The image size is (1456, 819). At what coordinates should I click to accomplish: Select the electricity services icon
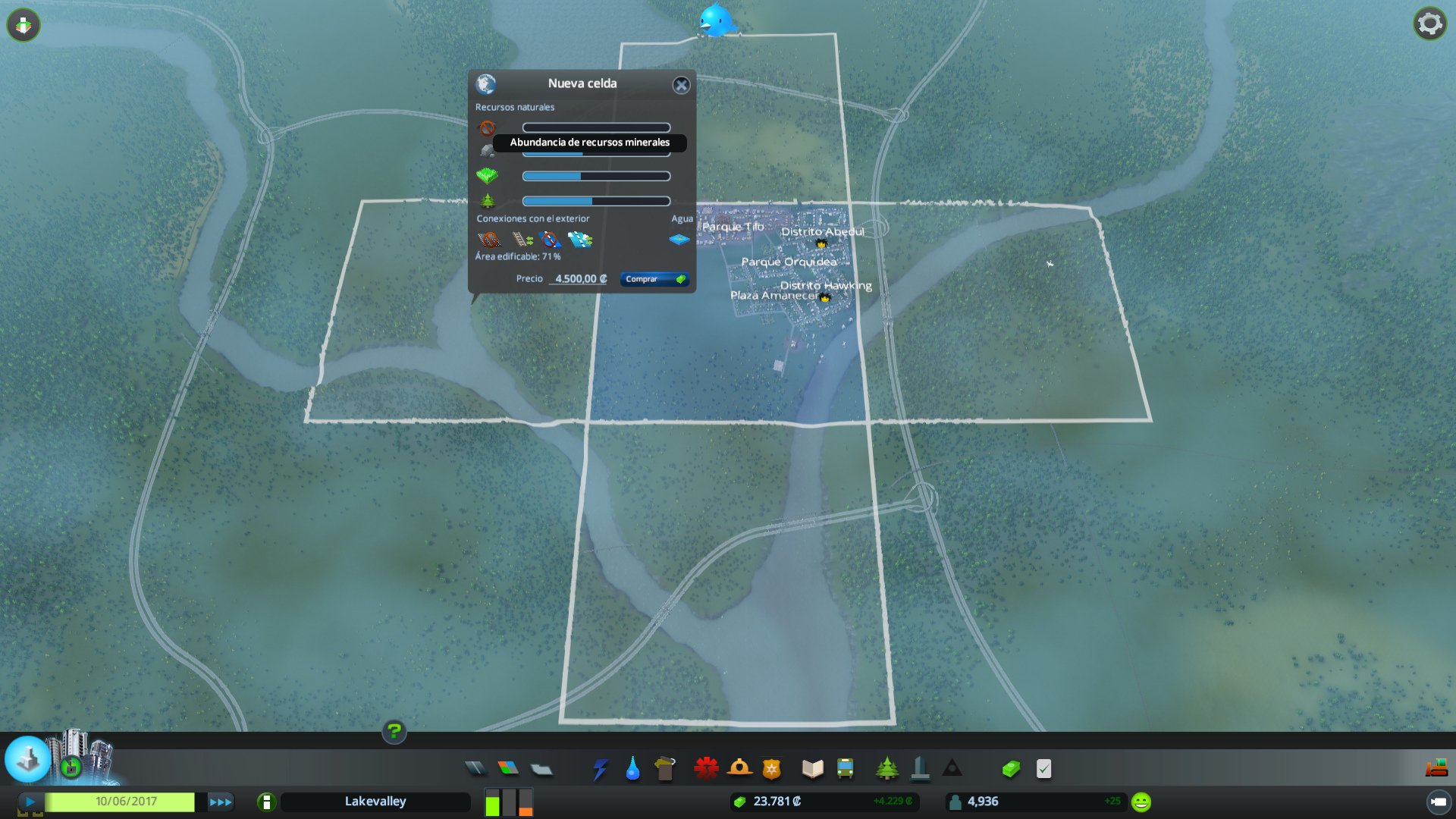tap(601, 768)
